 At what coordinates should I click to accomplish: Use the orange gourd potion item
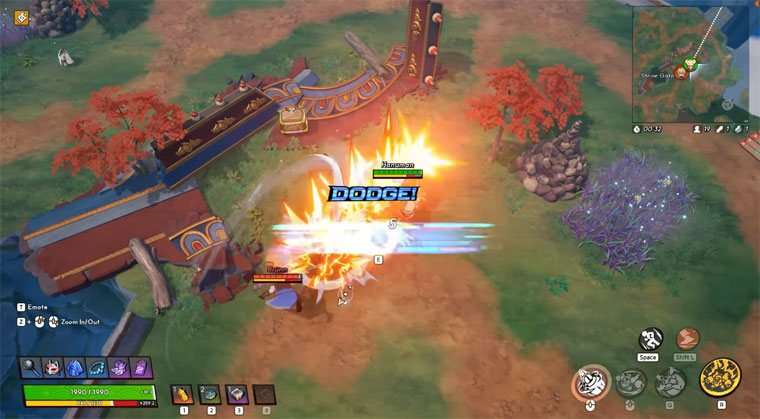tap(183, 394)
